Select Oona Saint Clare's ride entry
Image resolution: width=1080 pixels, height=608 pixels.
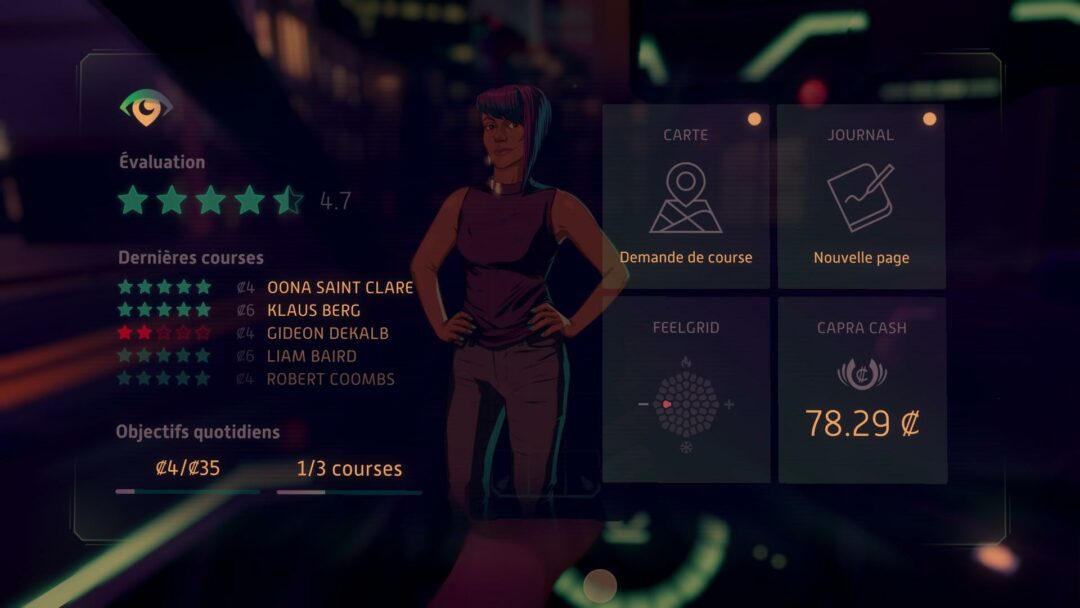tap(339, 287)
